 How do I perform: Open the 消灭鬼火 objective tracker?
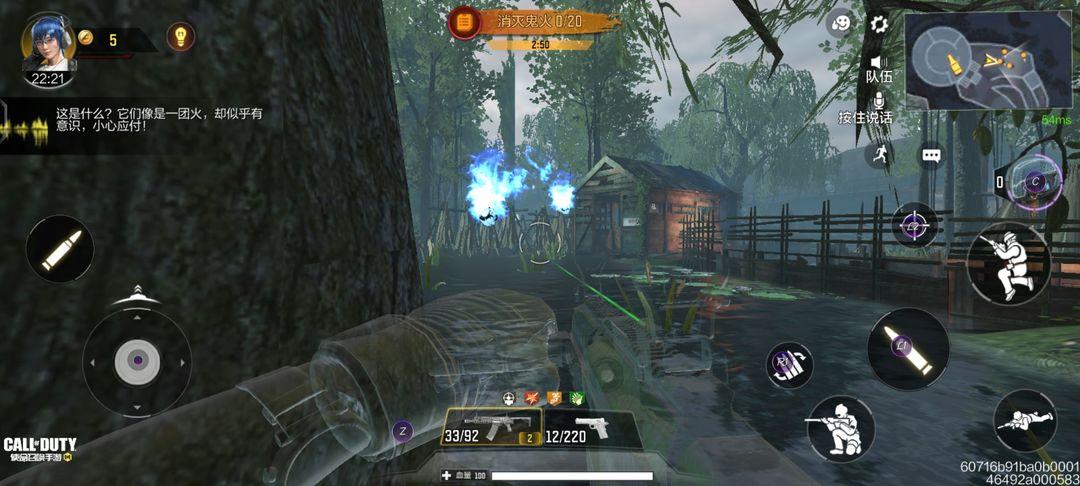(533, 21)
